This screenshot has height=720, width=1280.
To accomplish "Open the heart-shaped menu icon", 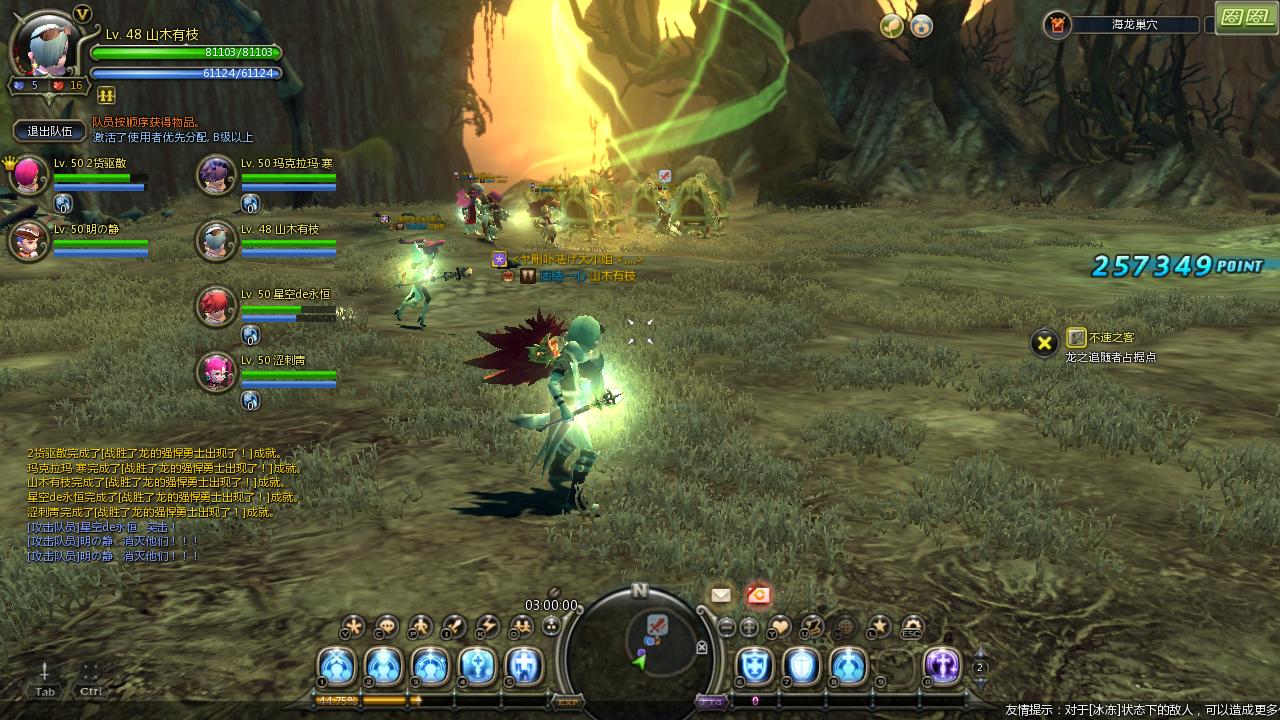I will click(779, 627).
